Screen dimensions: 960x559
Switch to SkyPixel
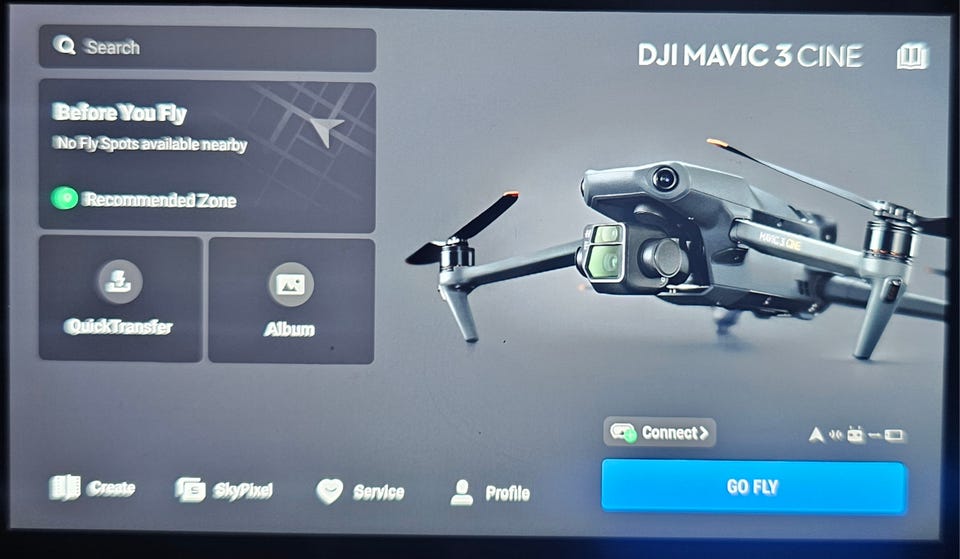[x=224, y=490]
